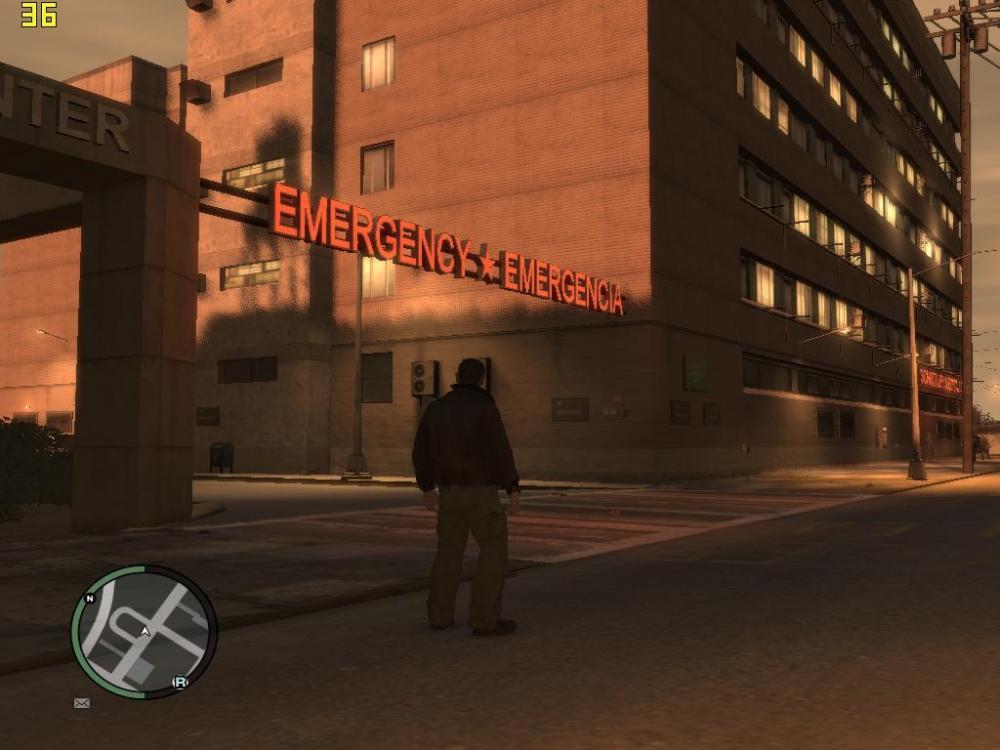Open the envelope message notification icon

click(82, 703)
